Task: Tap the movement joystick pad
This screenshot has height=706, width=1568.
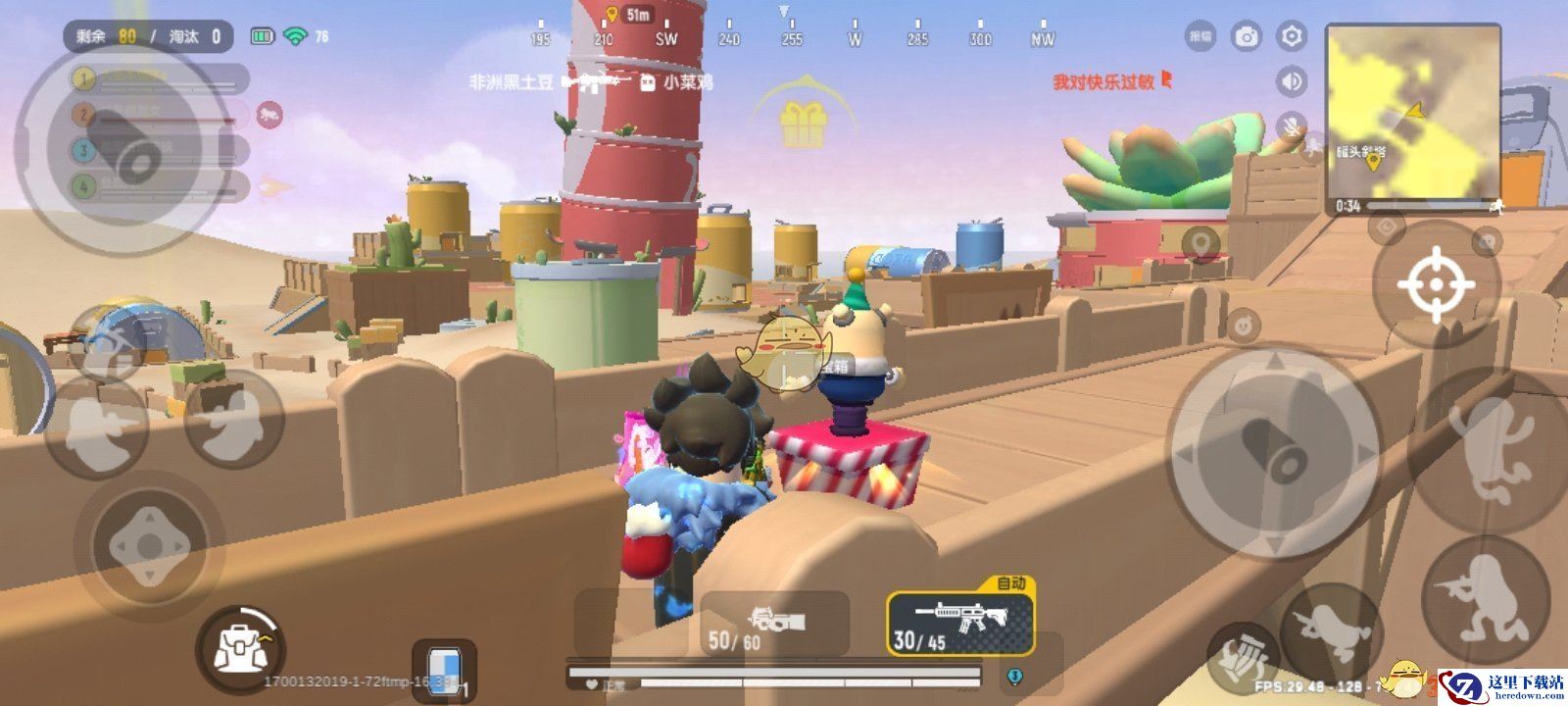Action: click(x=149, y=545)
